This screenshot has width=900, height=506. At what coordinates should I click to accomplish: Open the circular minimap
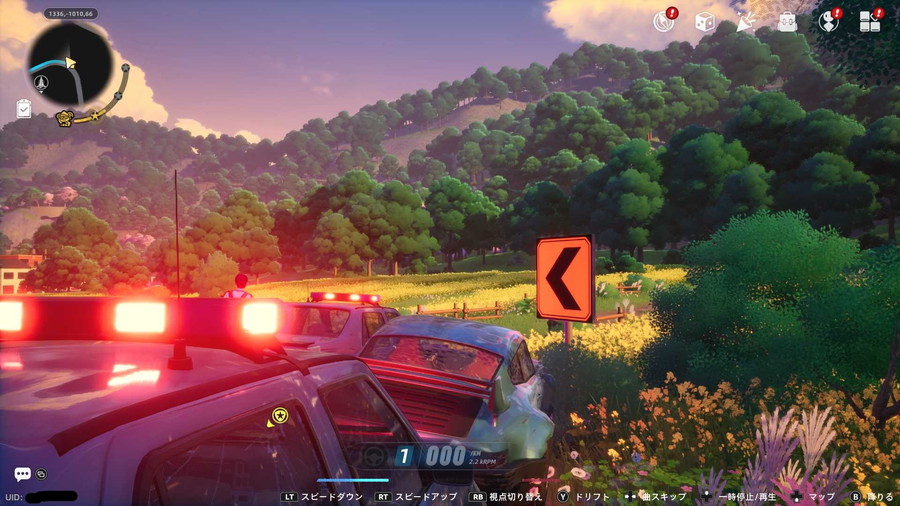point(70,63)
